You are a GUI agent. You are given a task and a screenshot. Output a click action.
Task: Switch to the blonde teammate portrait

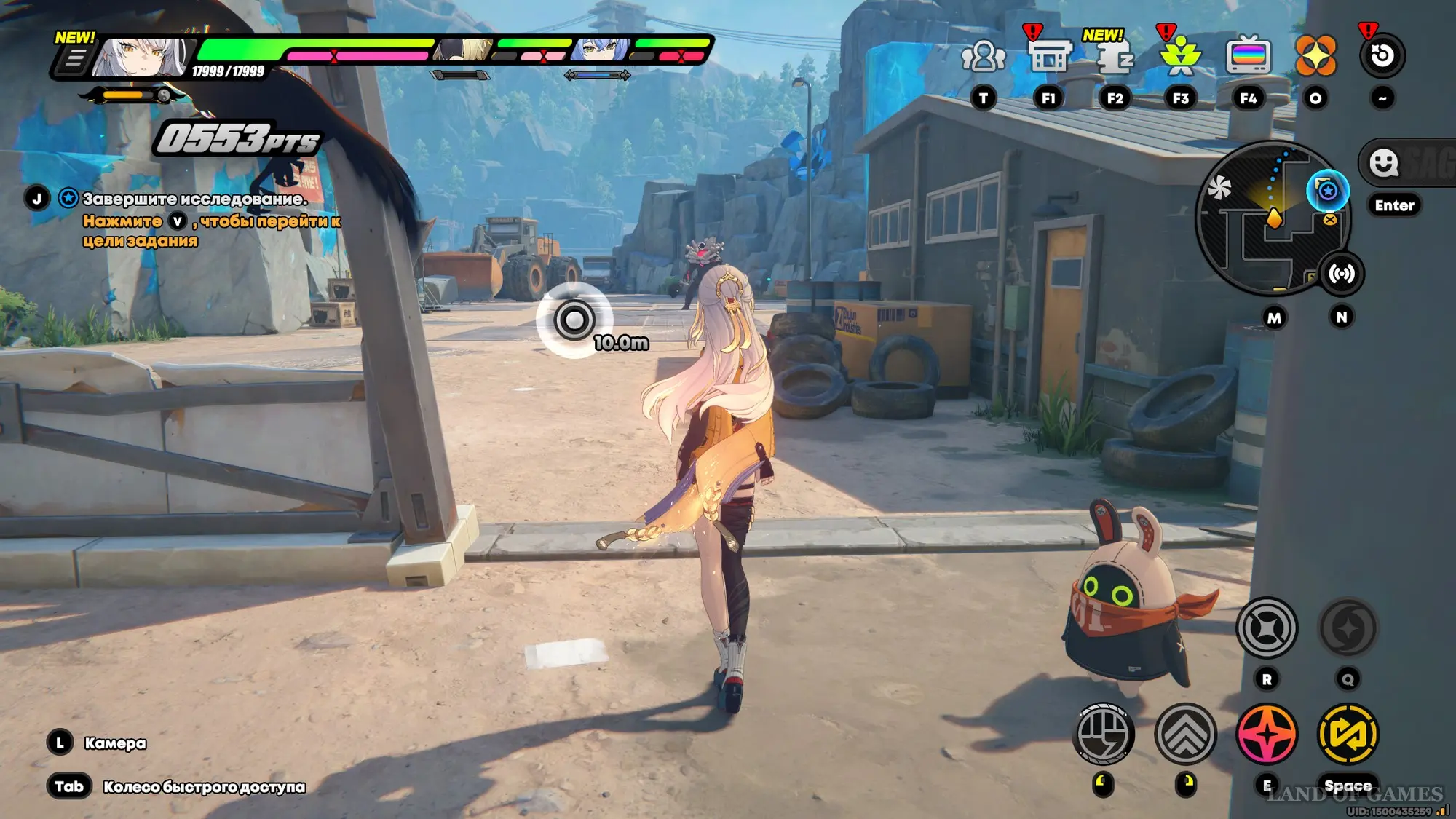pos(464,50)
